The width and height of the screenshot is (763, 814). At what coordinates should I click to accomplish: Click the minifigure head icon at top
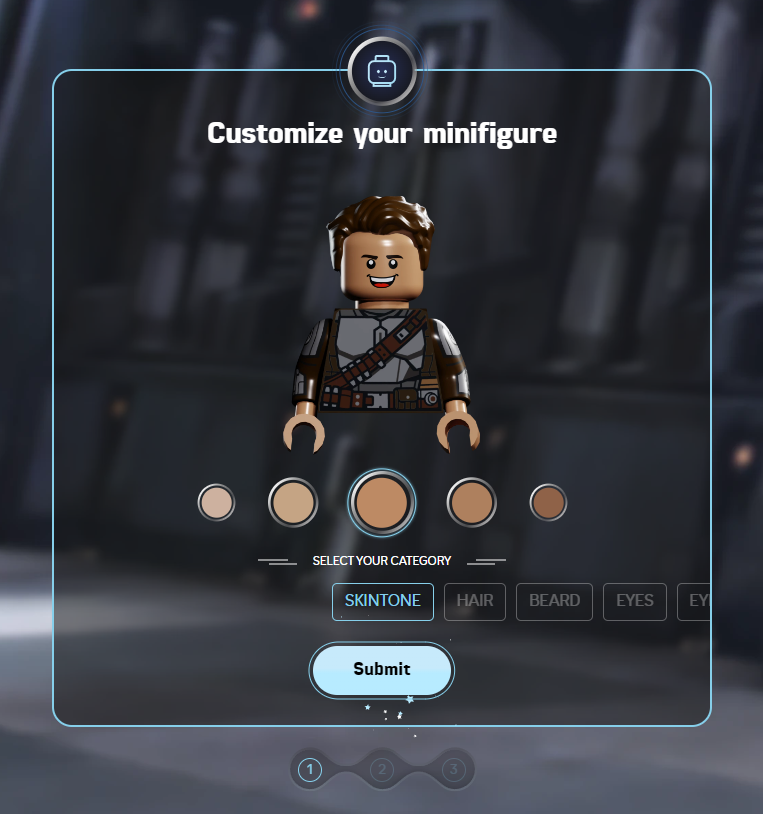coord(382,72)
